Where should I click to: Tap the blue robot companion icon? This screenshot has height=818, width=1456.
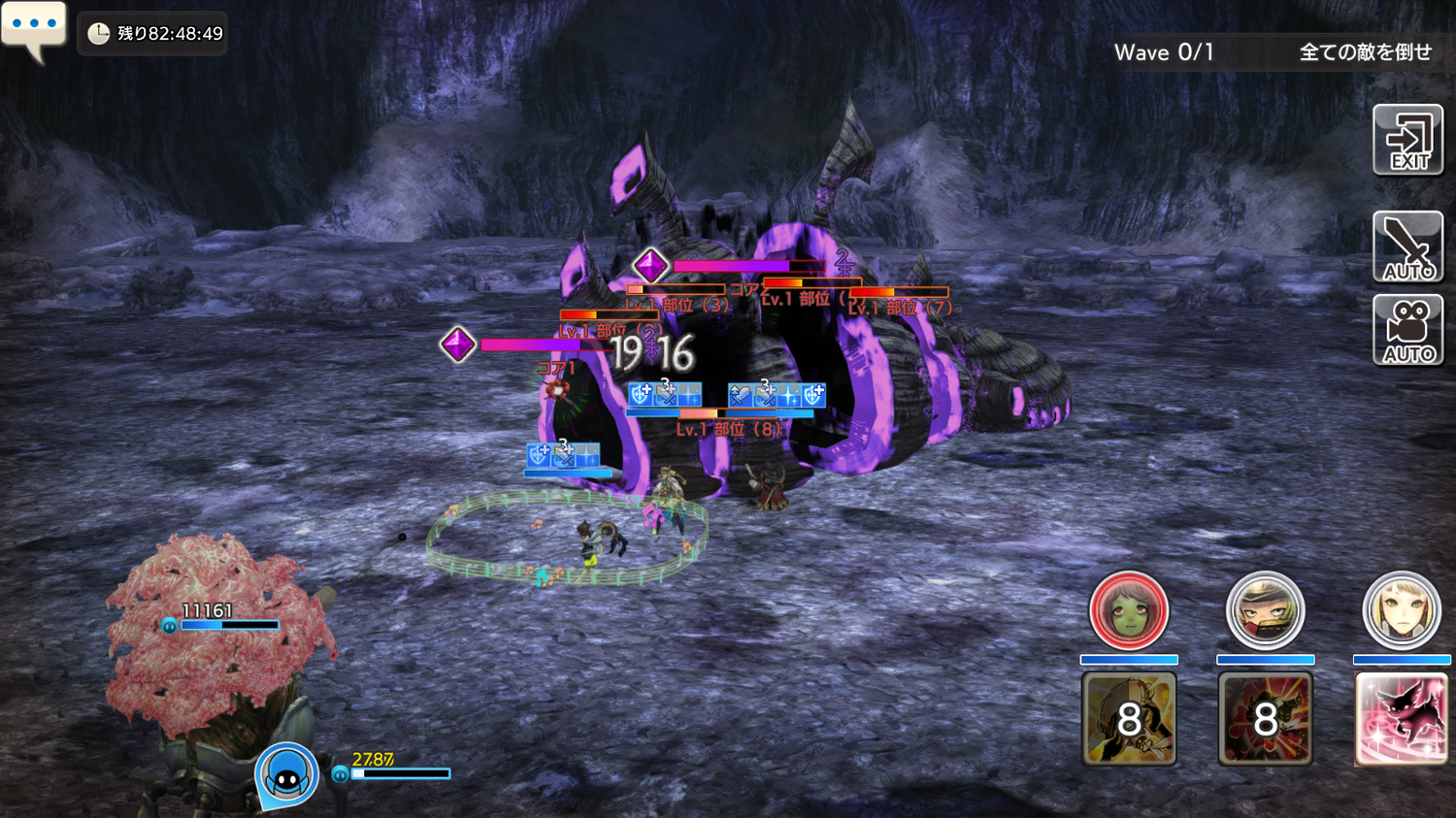[x=286, y=776]
